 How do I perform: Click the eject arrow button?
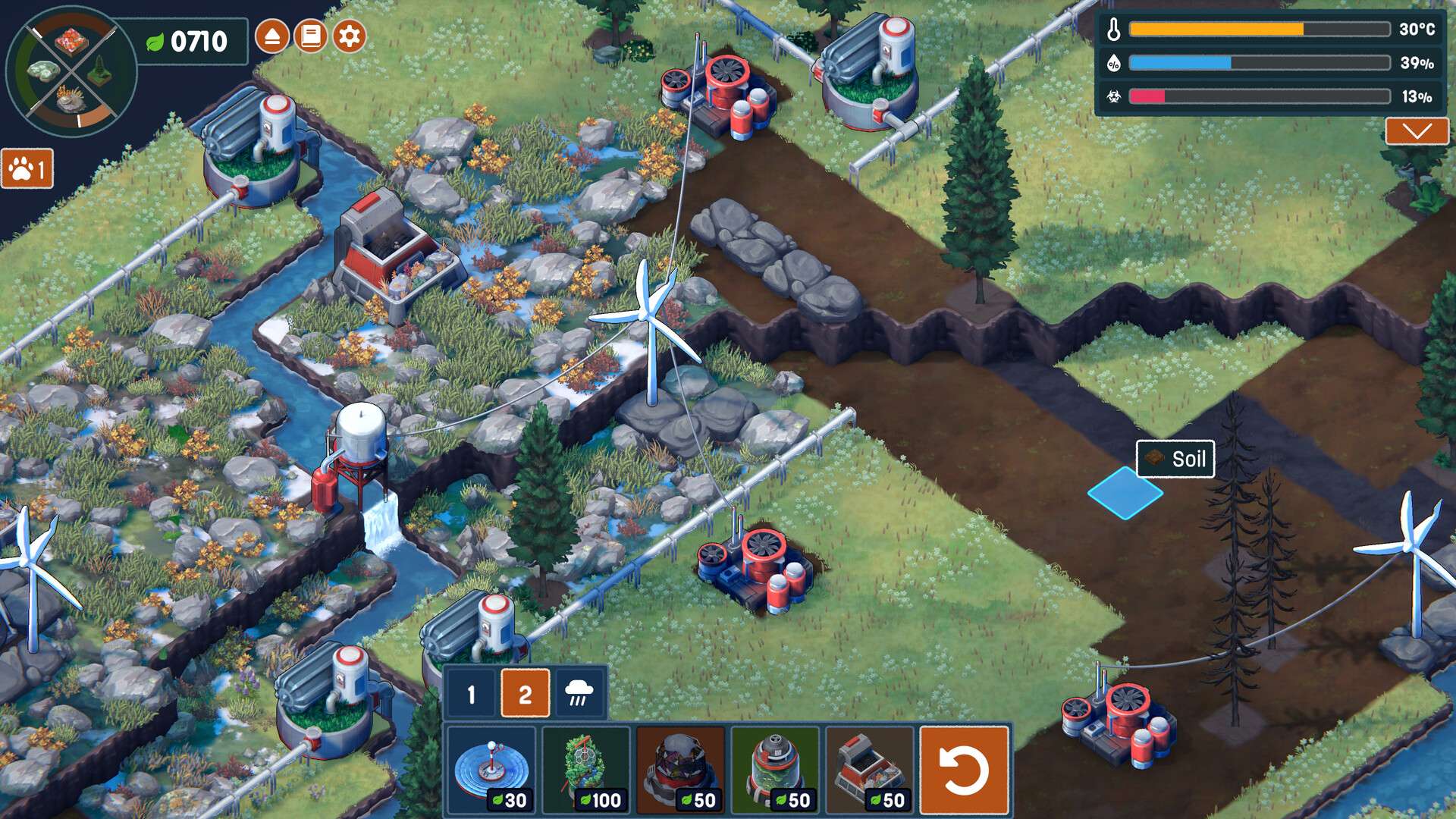tap(271, 36)
